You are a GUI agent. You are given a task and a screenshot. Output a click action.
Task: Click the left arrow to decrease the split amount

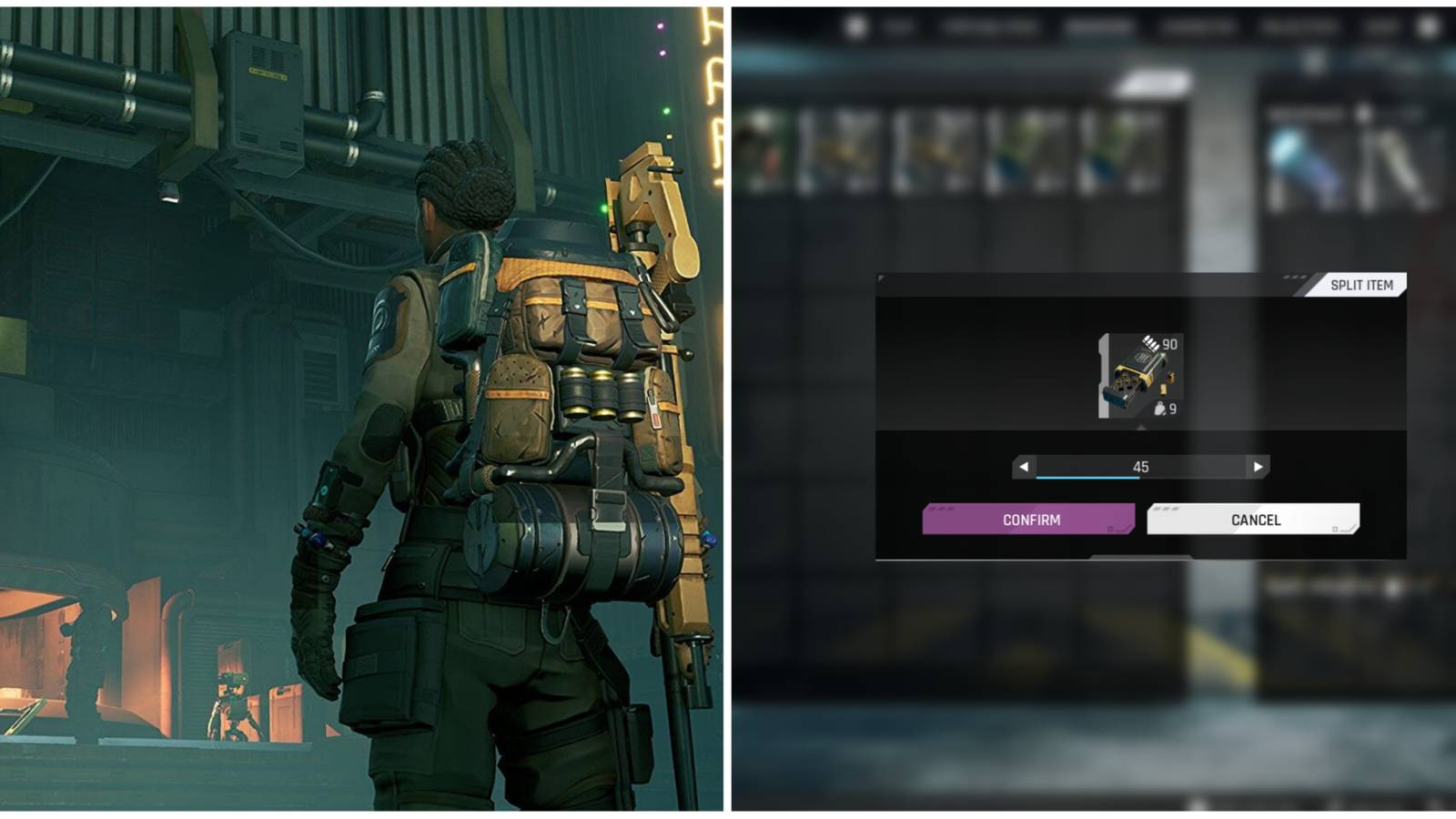(1024, 466)
